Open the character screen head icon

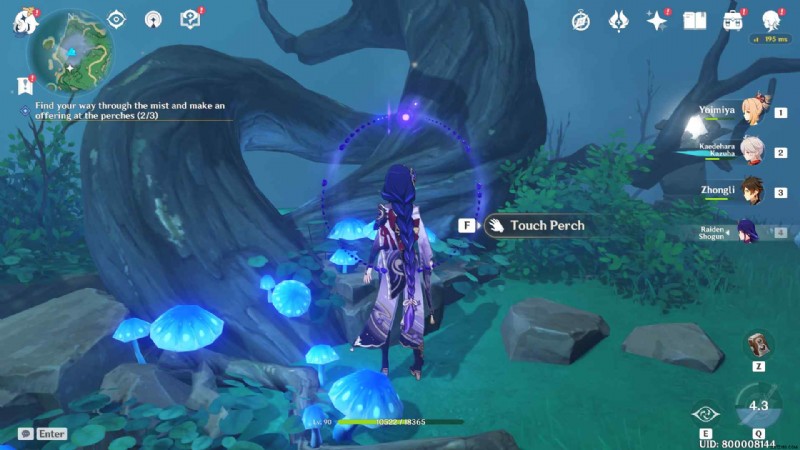pos(770,20)
